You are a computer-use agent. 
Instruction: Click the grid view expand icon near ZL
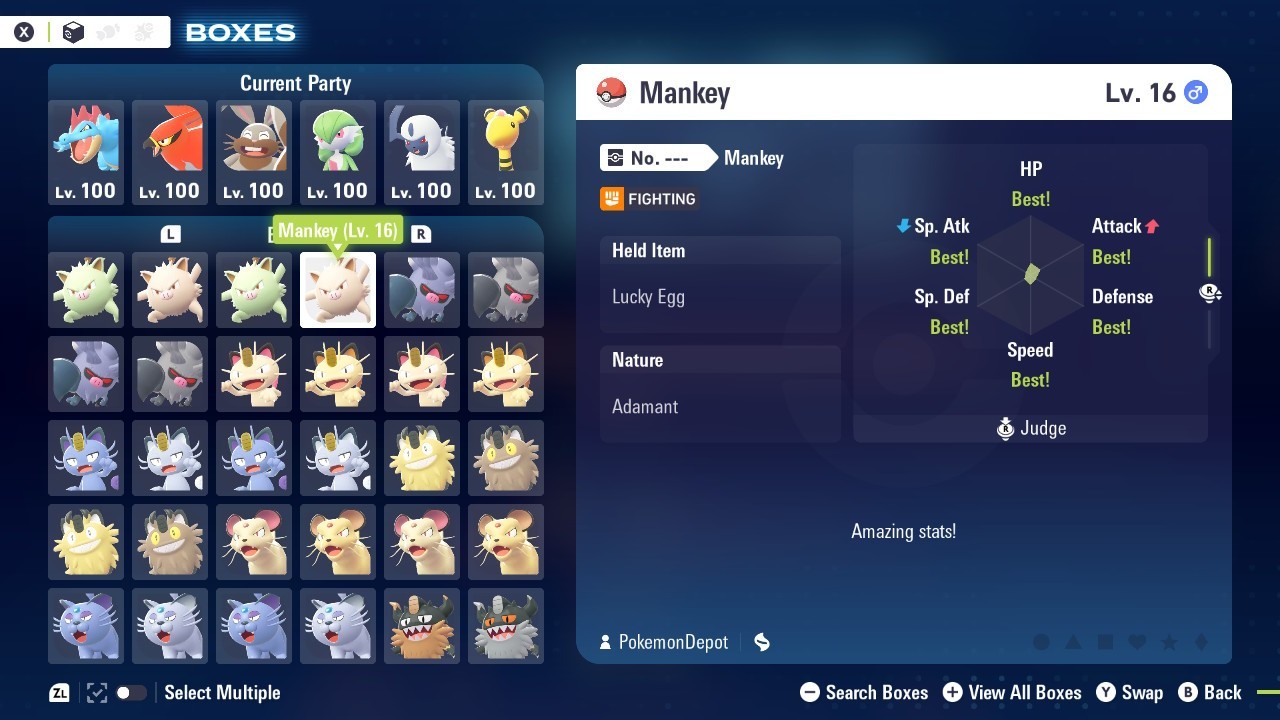96,692
